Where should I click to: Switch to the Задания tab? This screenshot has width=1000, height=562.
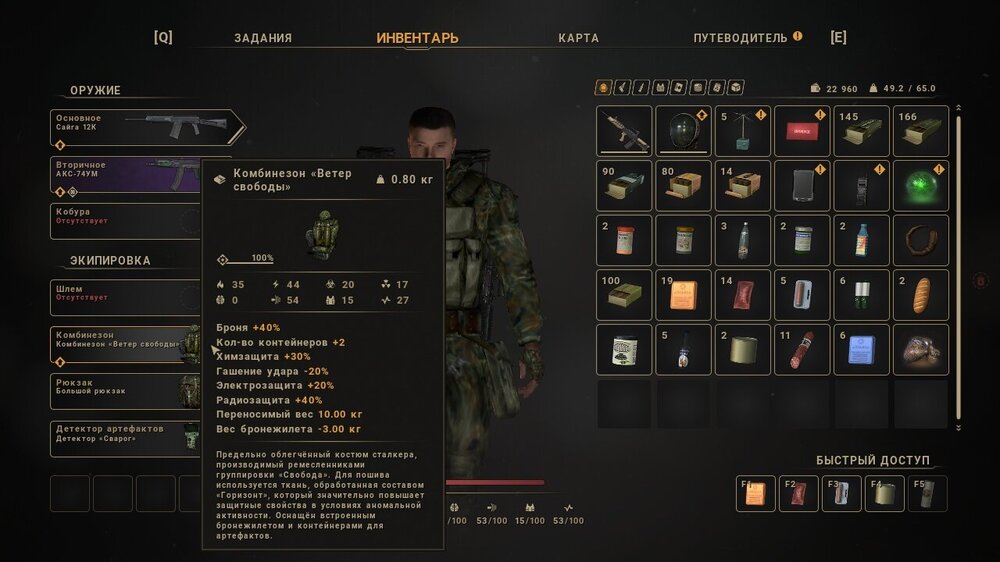pyautogui.click(x=263, y=38)
